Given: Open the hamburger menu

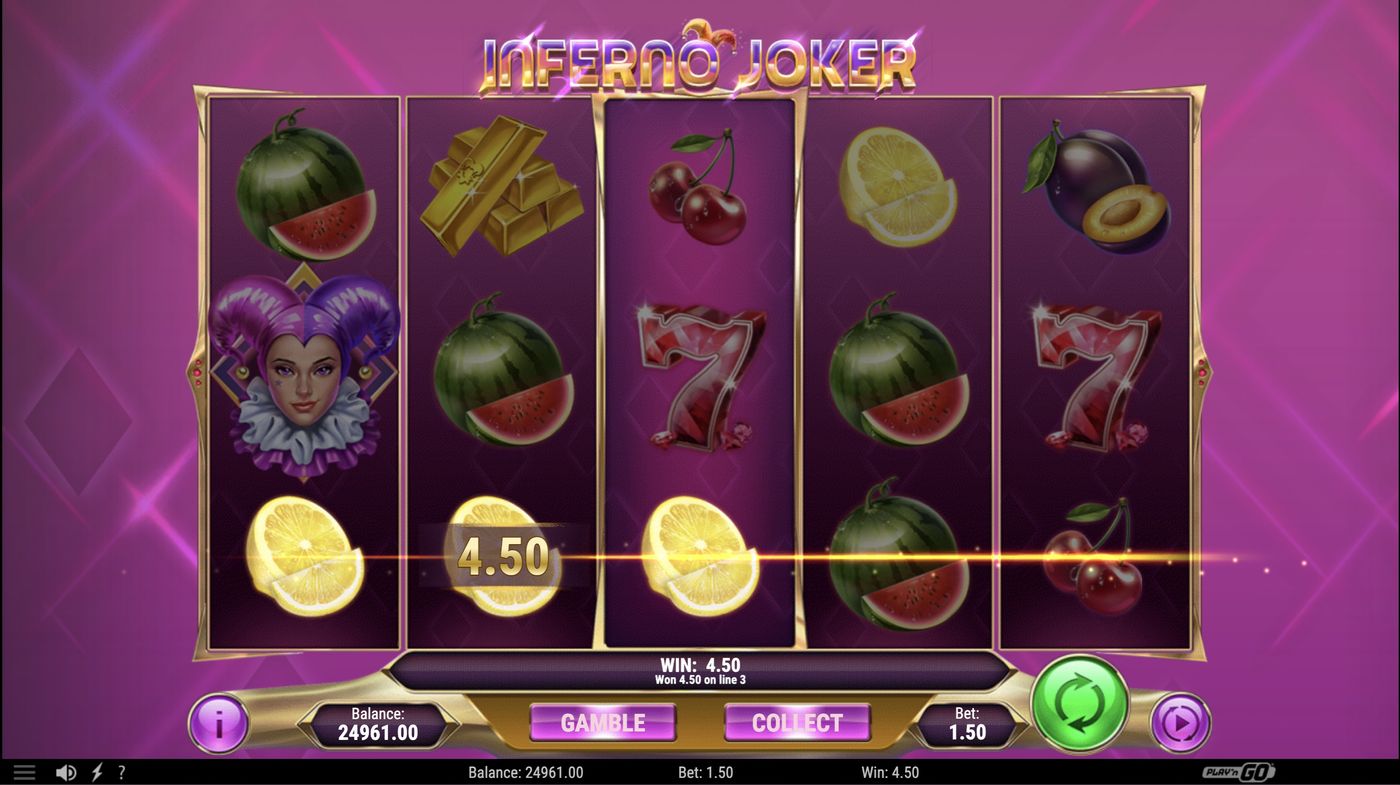Looking at the screenshot, I should coord(24,771).
